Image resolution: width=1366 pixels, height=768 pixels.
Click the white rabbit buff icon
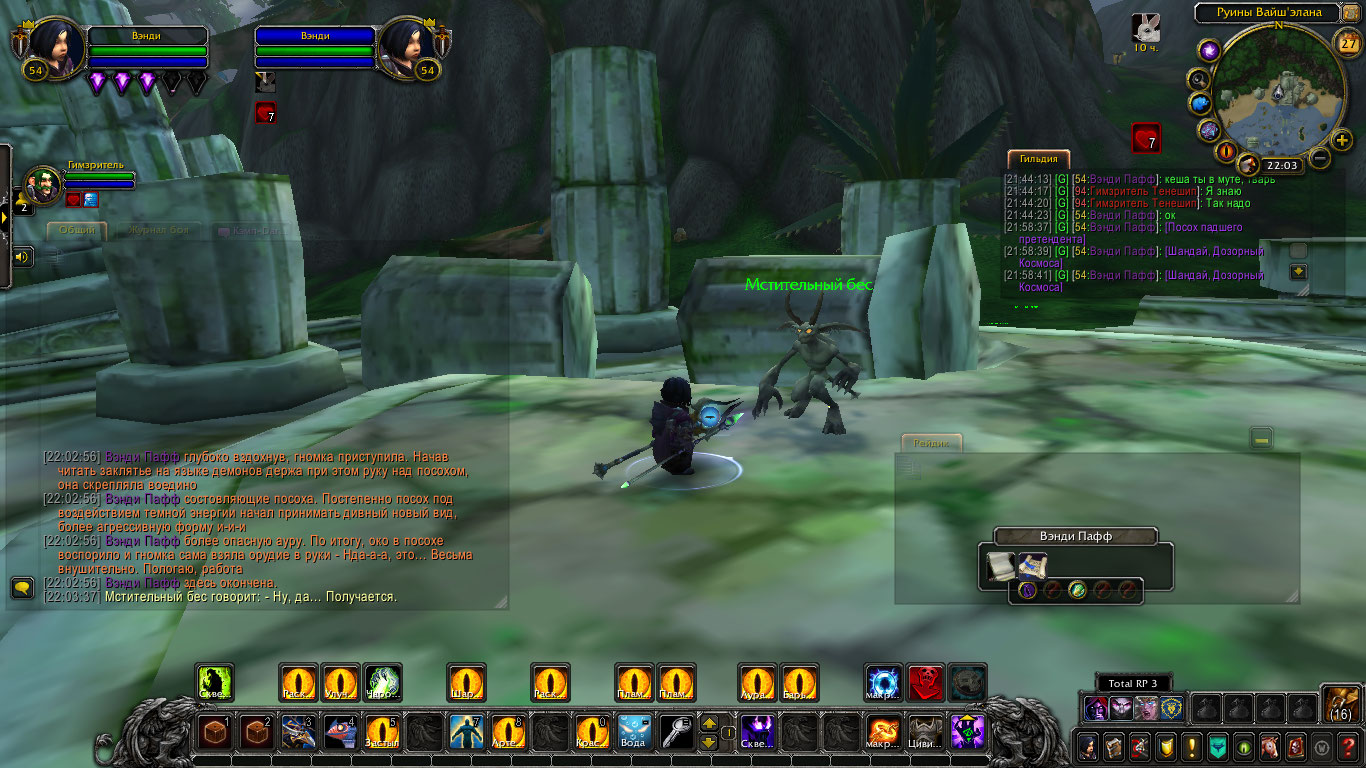pos(1146,28)
